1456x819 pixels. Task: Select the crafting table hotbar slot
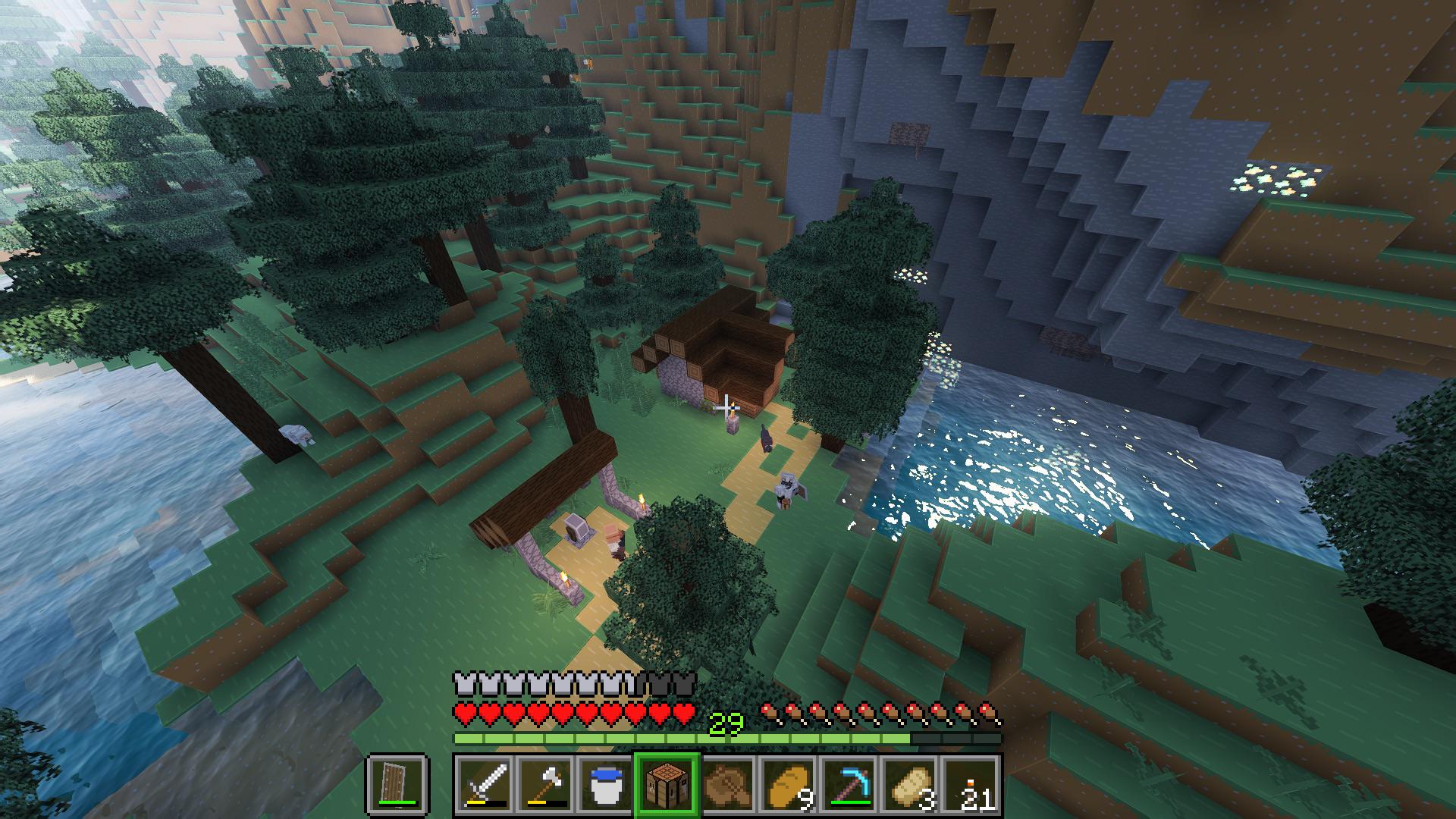click(667, 783)
